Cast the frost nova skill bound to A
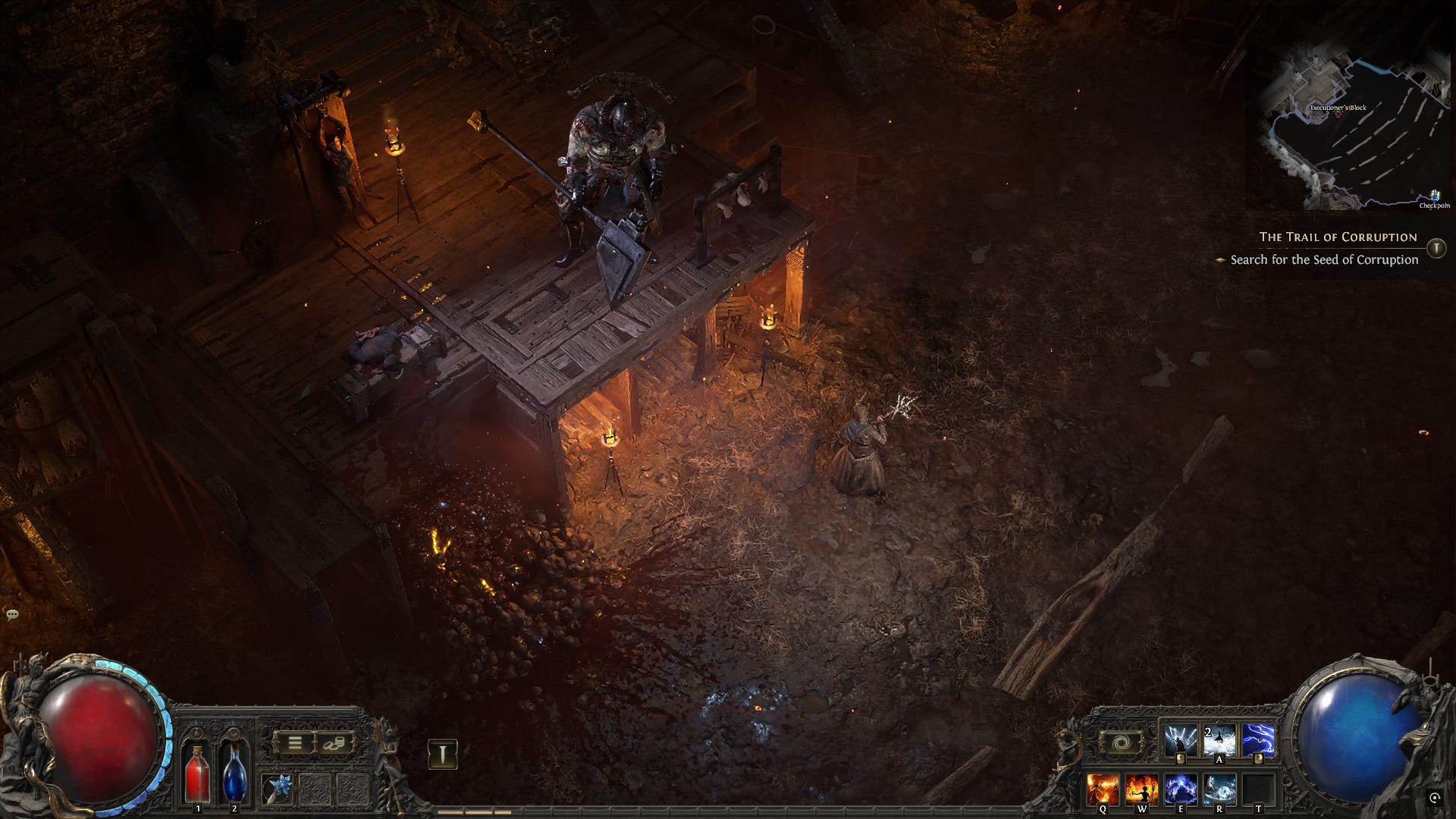Image resolution: width=1456 pixels, height=819 pixels. tap(1219, 741)
